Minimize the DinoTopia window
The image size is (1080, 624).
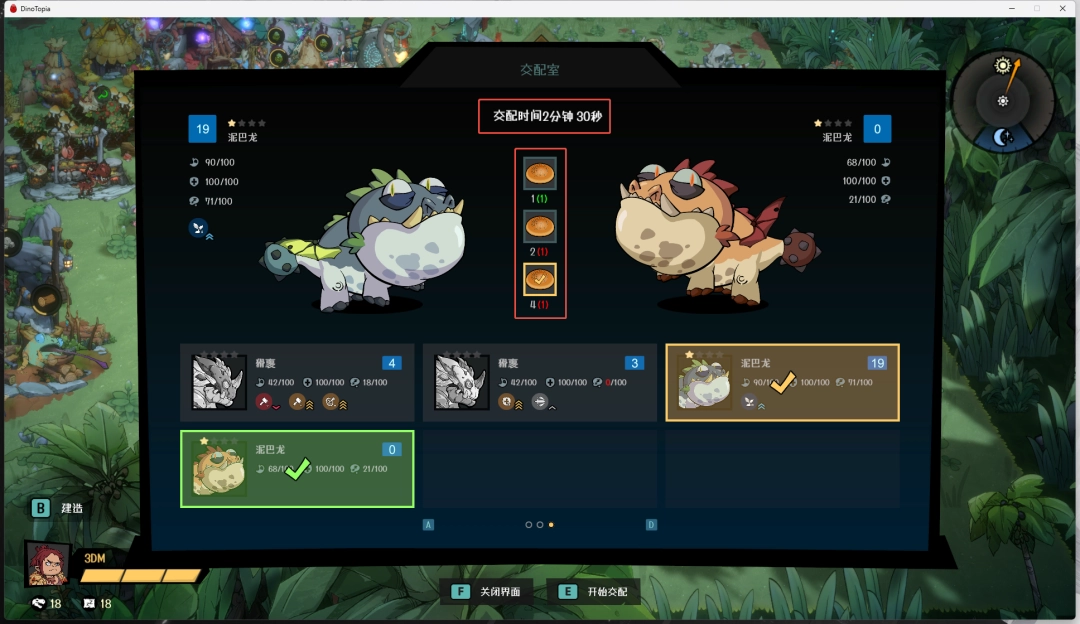pyautogui.click(x=1009, y=8)
